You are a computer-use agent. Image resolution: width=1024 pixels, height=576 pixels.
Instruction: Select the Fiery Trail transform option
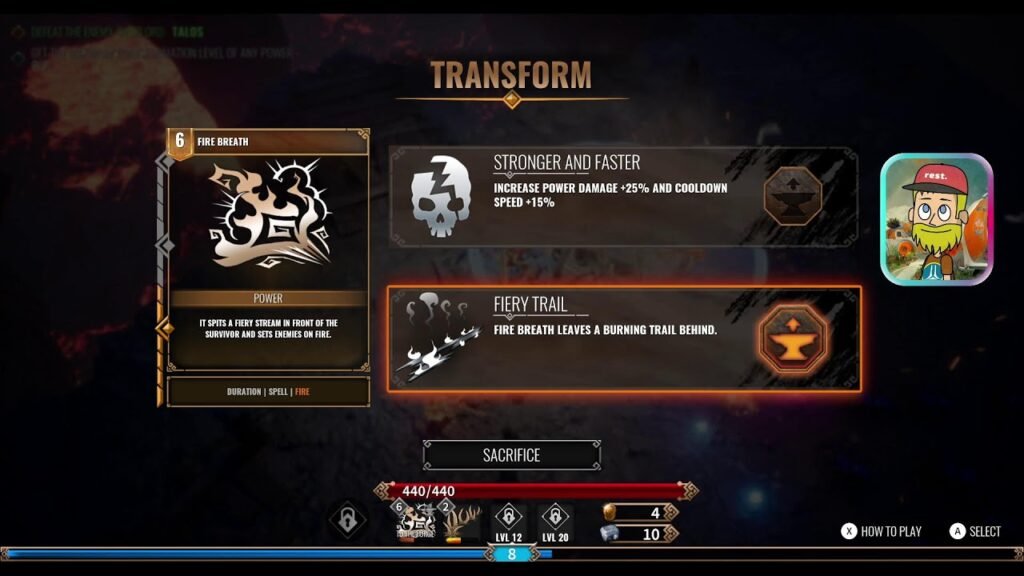click(600, 338)
